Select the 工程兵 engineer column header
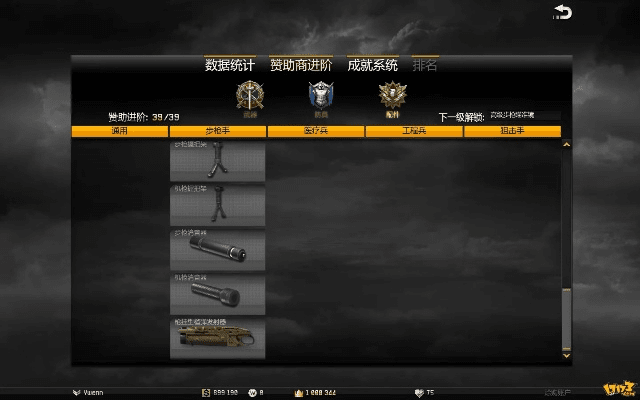The image size is (640, 400). [413, 131]
